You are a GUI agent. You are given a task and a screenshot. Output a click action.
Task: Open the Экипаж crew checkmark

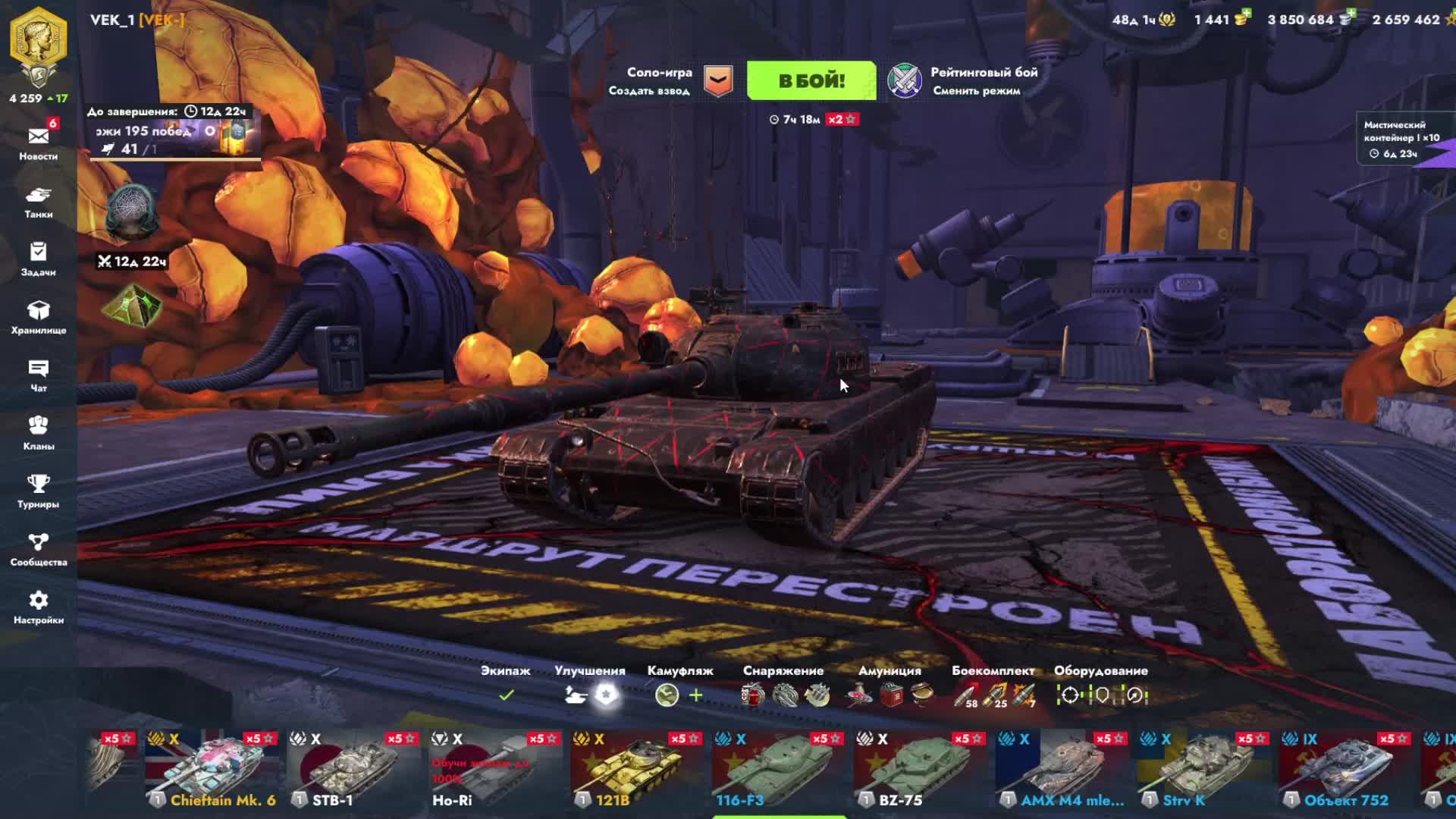tap(507, 695)
